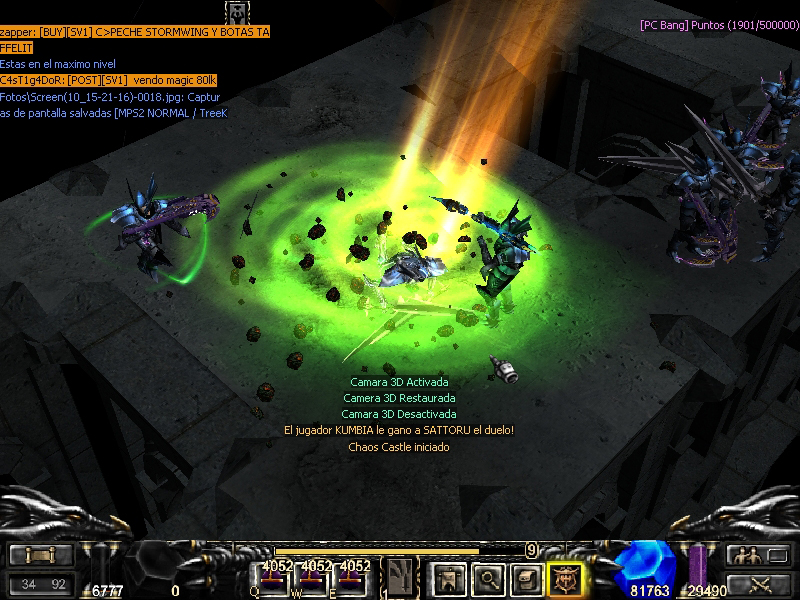The image size is (800, 600).
Task: Open the banner icon panel
Action: click(446, 578)
